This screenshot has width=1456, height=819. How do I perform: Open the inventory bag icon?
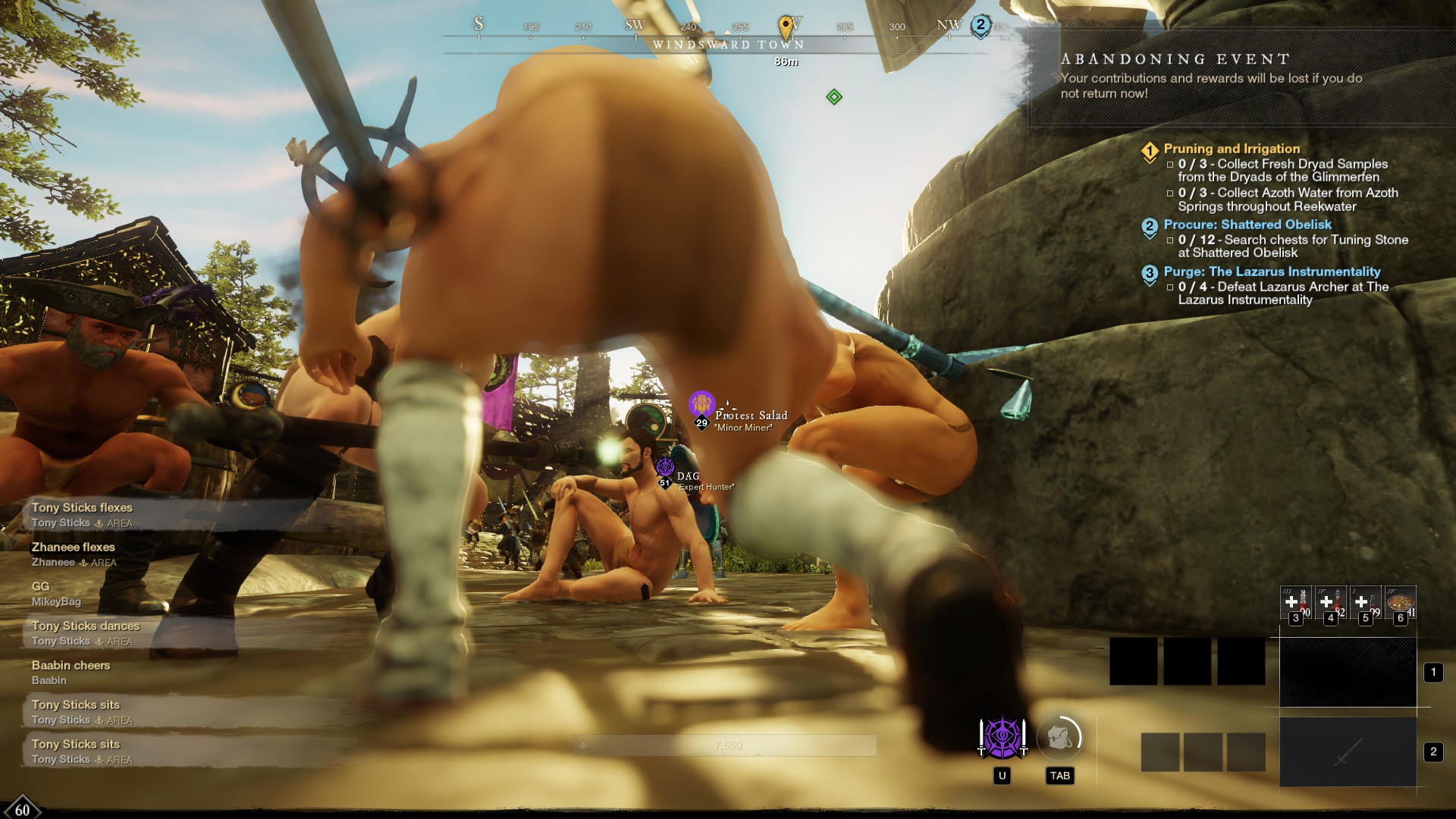tap(1059, 737)
